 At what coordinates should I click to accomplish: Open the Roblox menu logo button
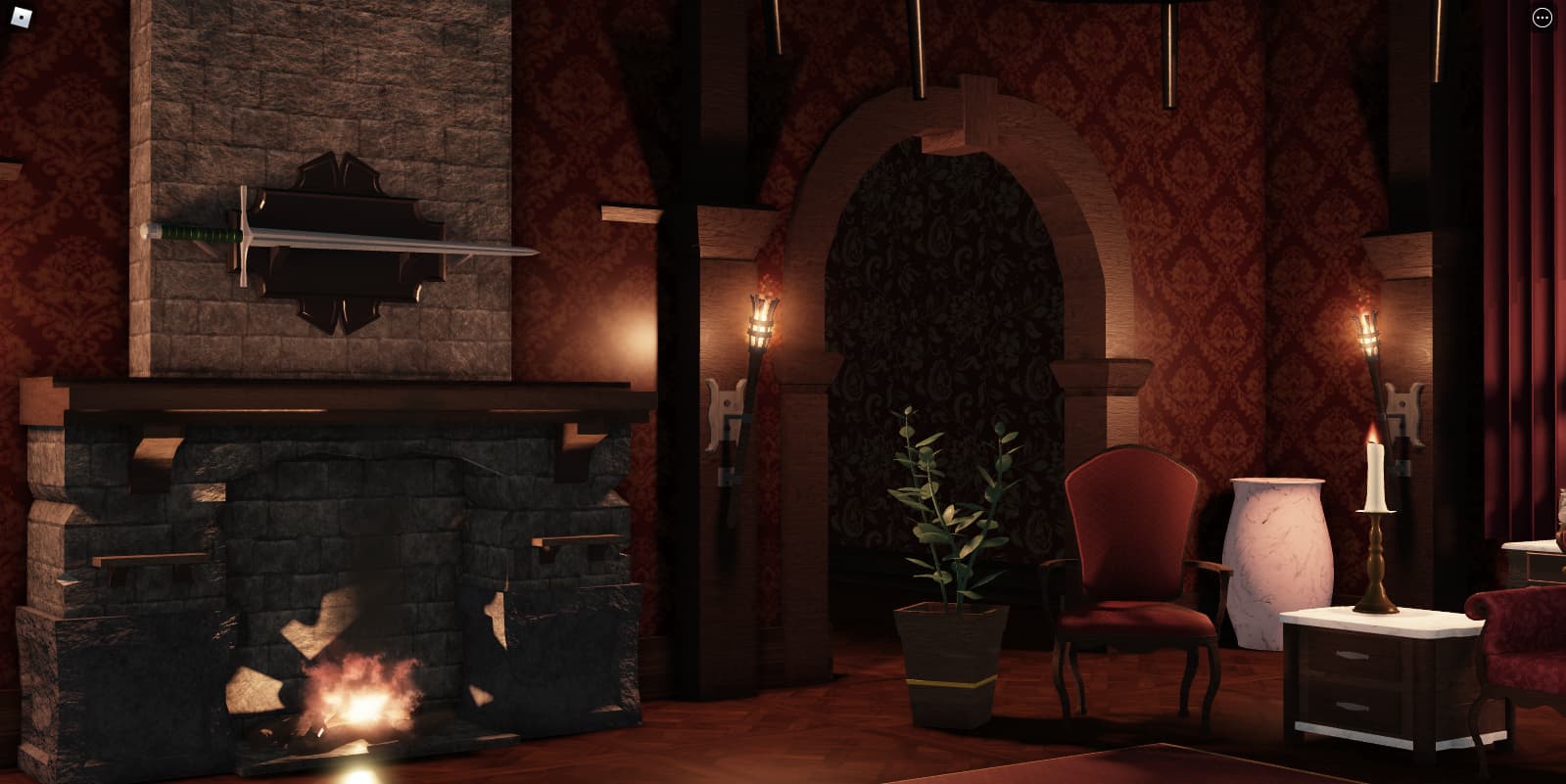pos(22,18)
